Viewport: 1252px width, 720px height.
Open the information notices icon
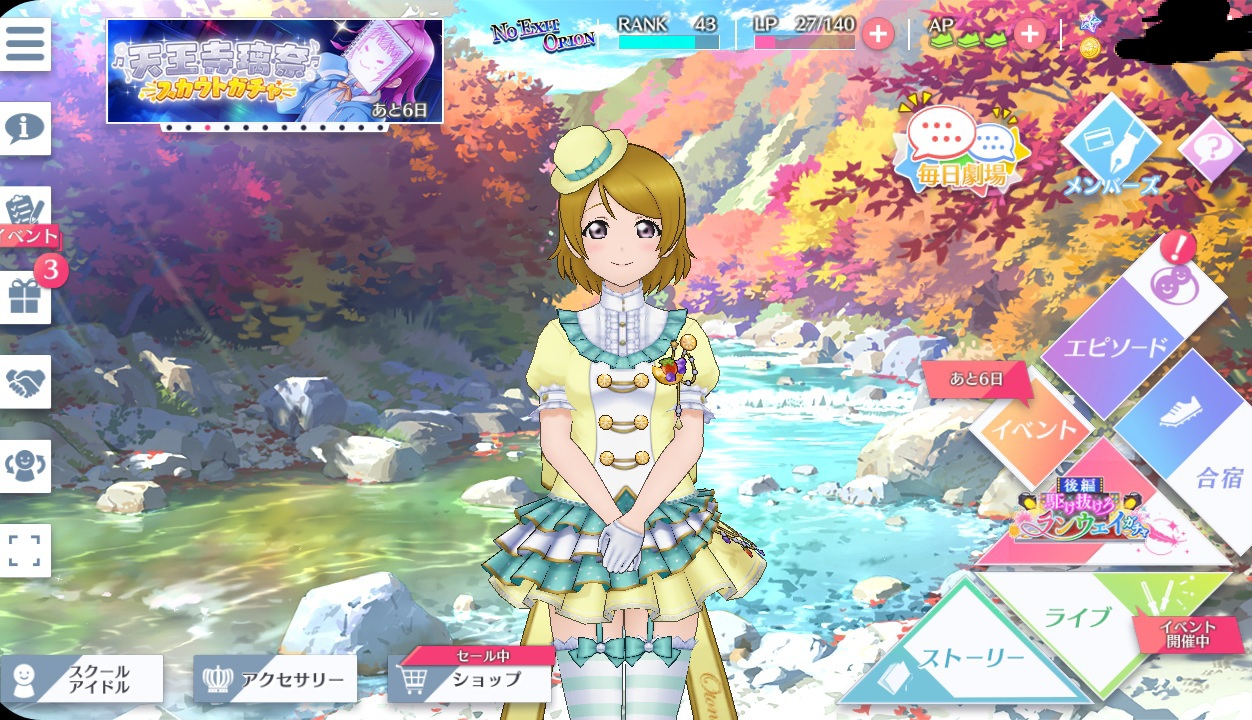25,128
